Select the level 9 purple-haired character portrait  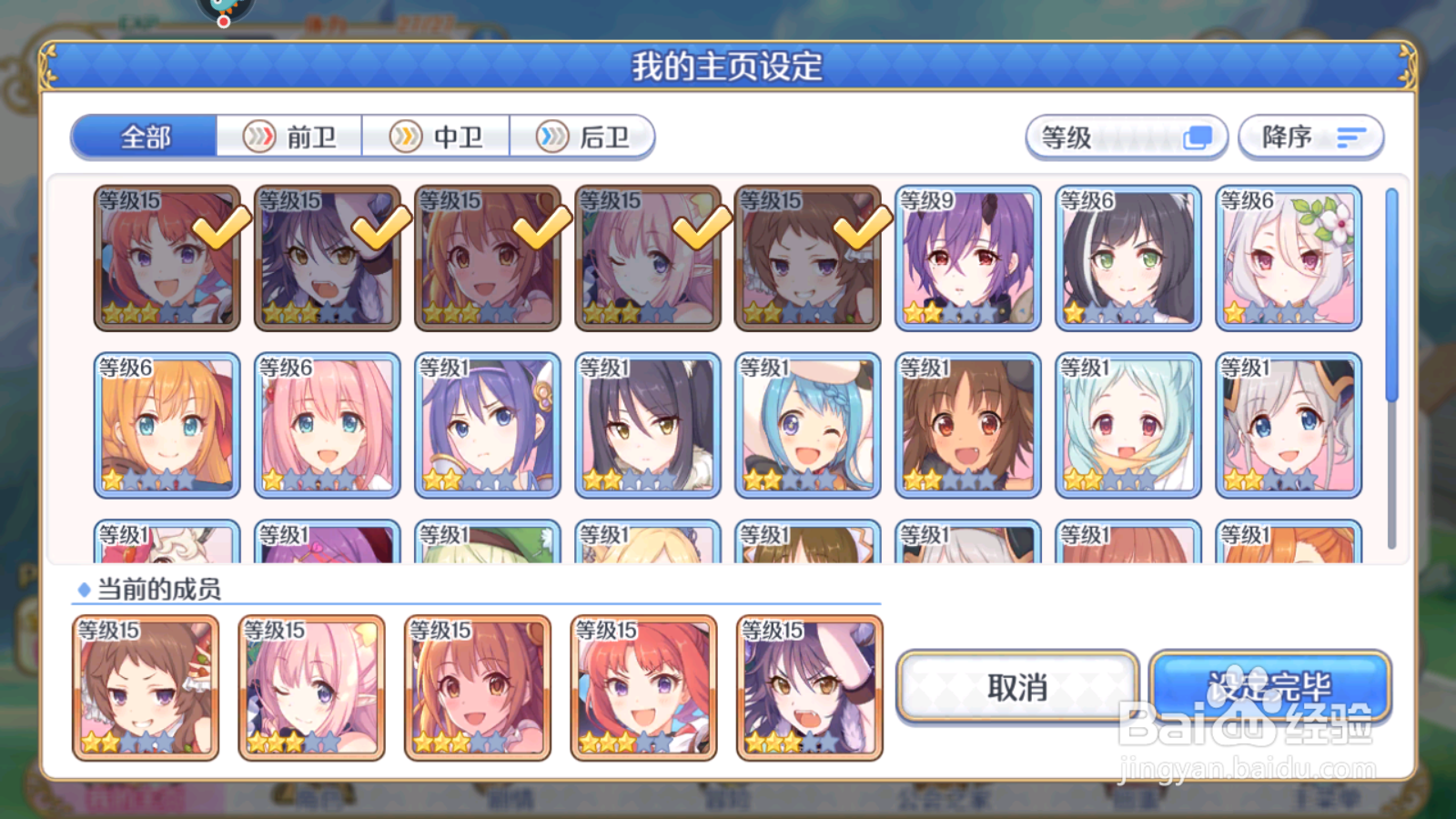click(x=967, y=258)
